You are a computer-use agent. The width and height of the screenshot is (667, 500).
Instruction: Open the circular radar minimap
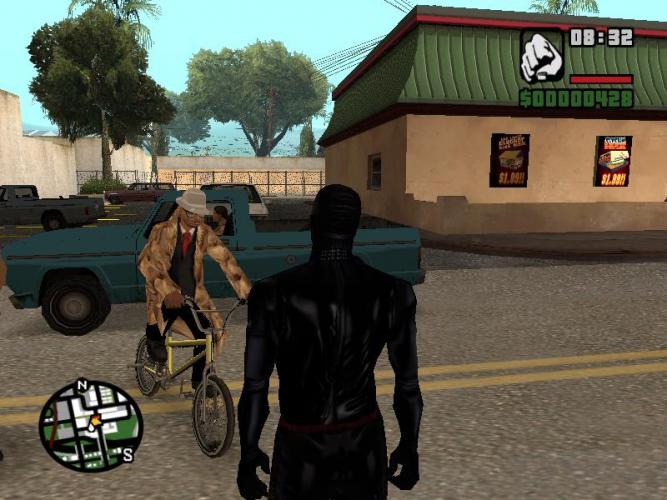coord(90,425)
